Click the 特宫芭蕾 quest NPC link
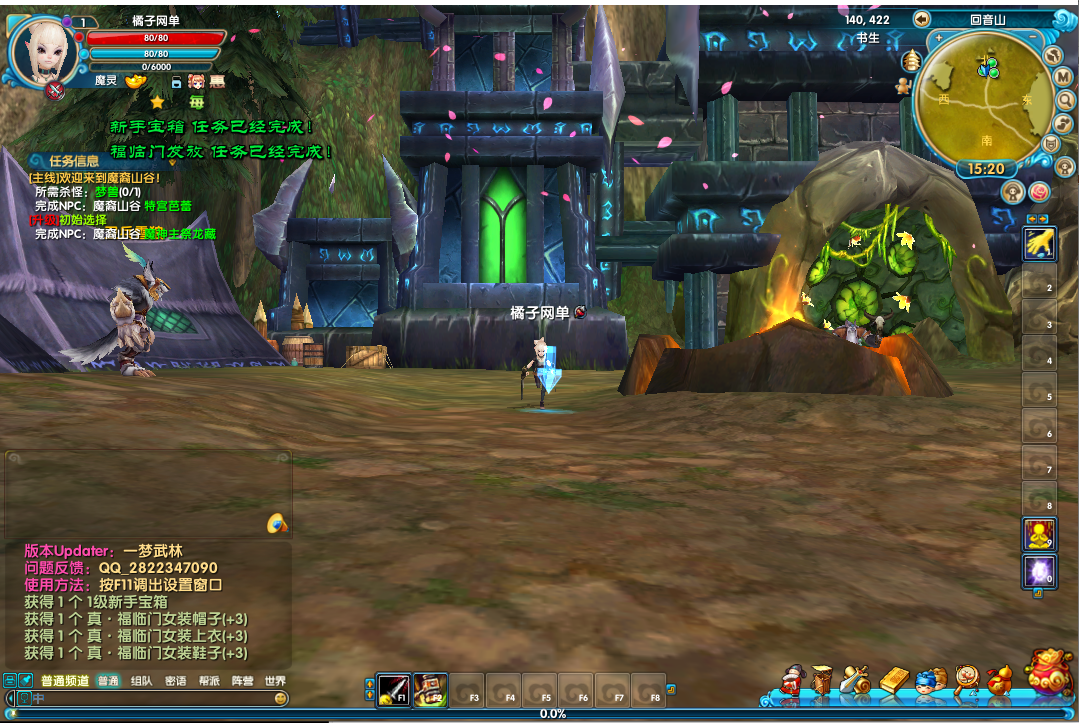 (168, 206)
